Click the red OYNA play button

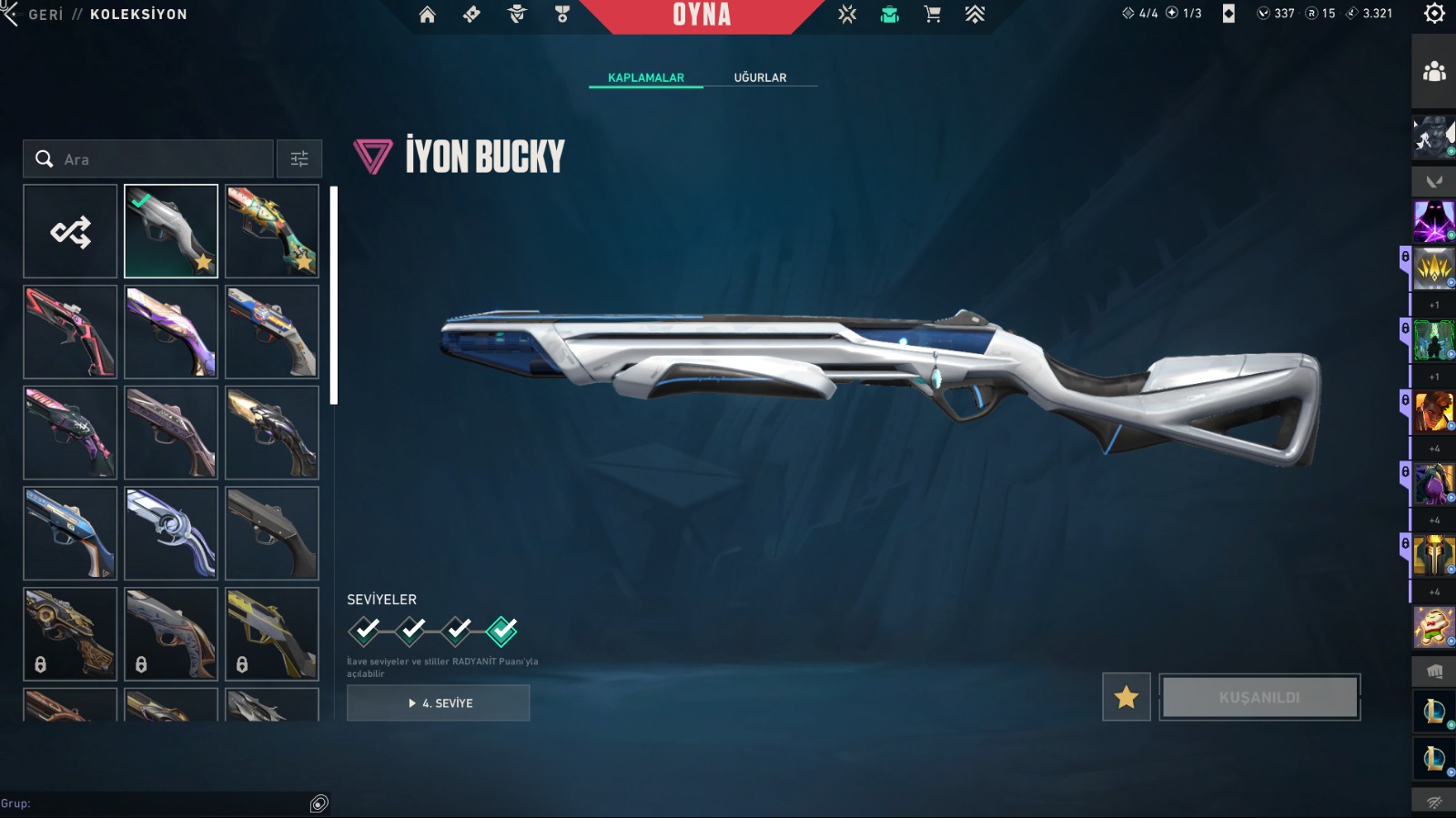[x=702, y=15]
